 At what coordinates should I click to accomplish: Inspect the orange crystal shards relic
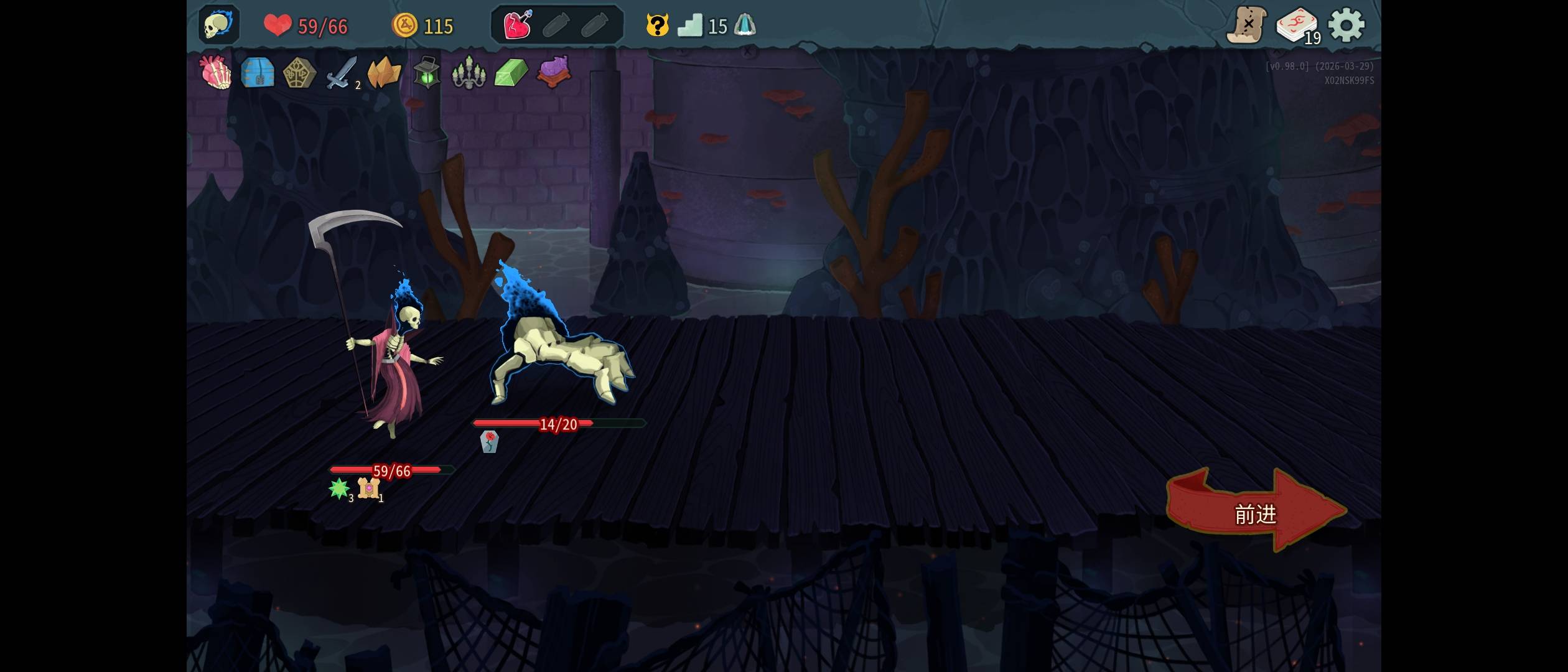[384, 73]
